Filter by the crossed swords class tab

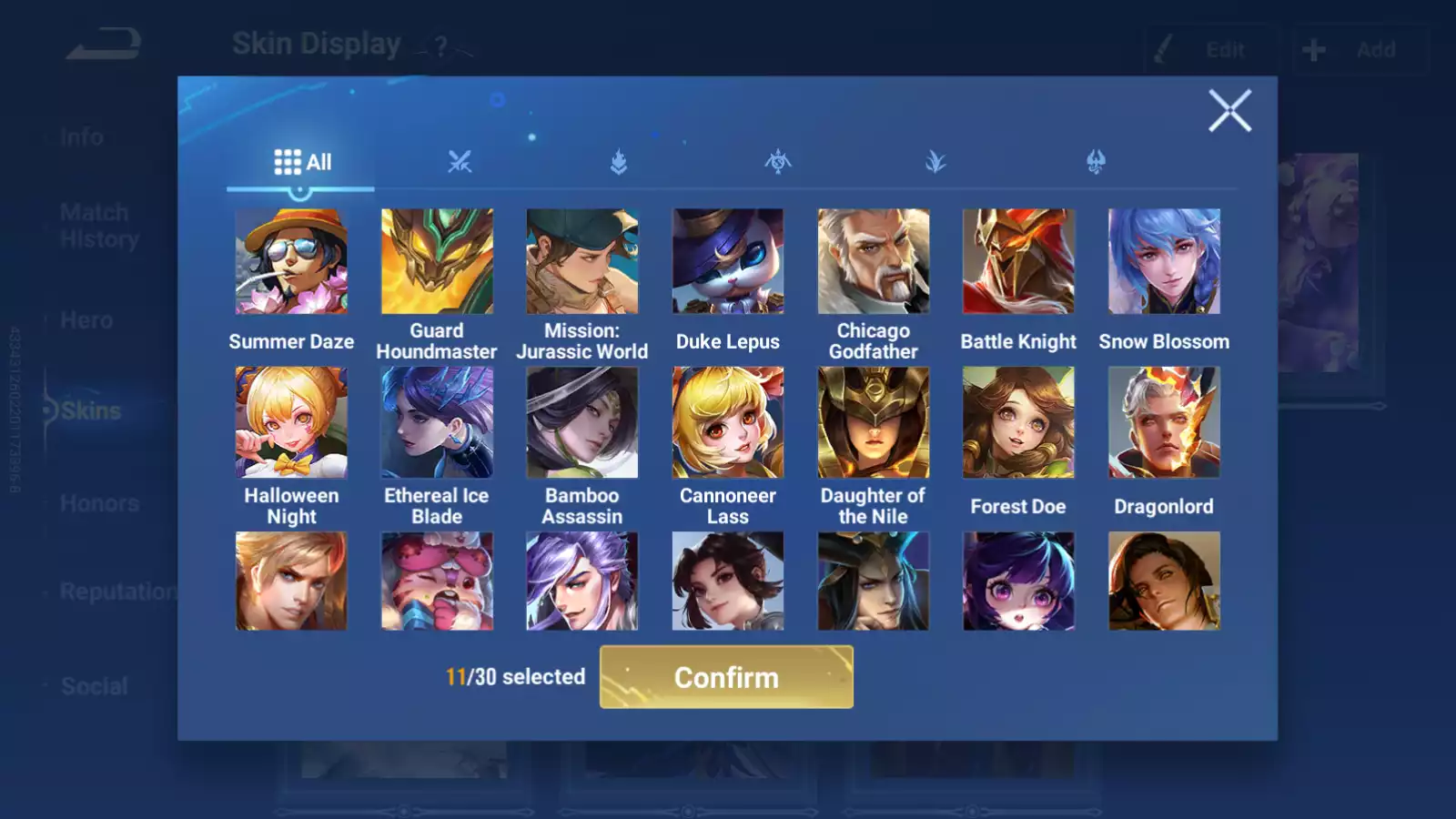[460, 162]
